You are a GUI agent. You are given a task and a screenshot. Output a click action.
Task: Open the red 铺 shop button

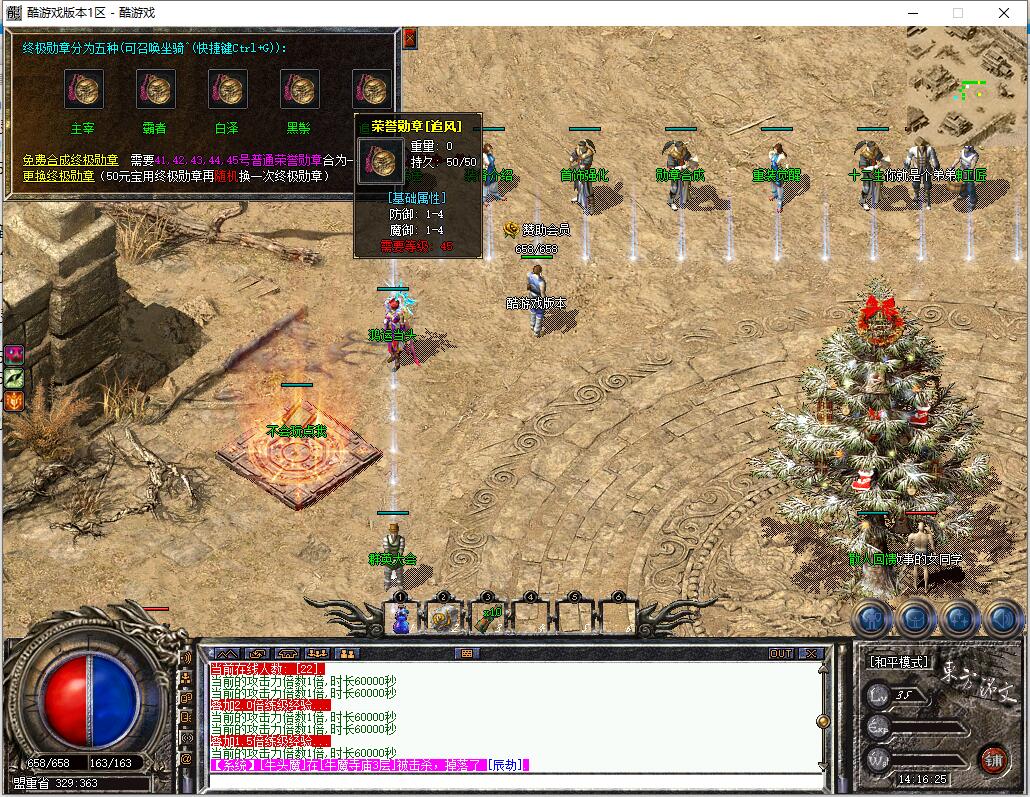click(992, 758)
